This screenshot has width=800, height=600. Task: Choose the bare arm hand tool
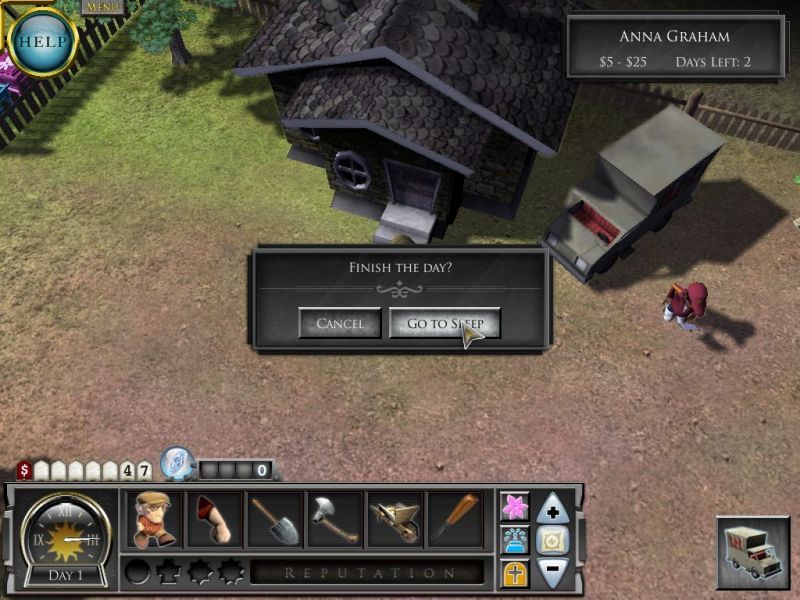[x=214, y=519]
